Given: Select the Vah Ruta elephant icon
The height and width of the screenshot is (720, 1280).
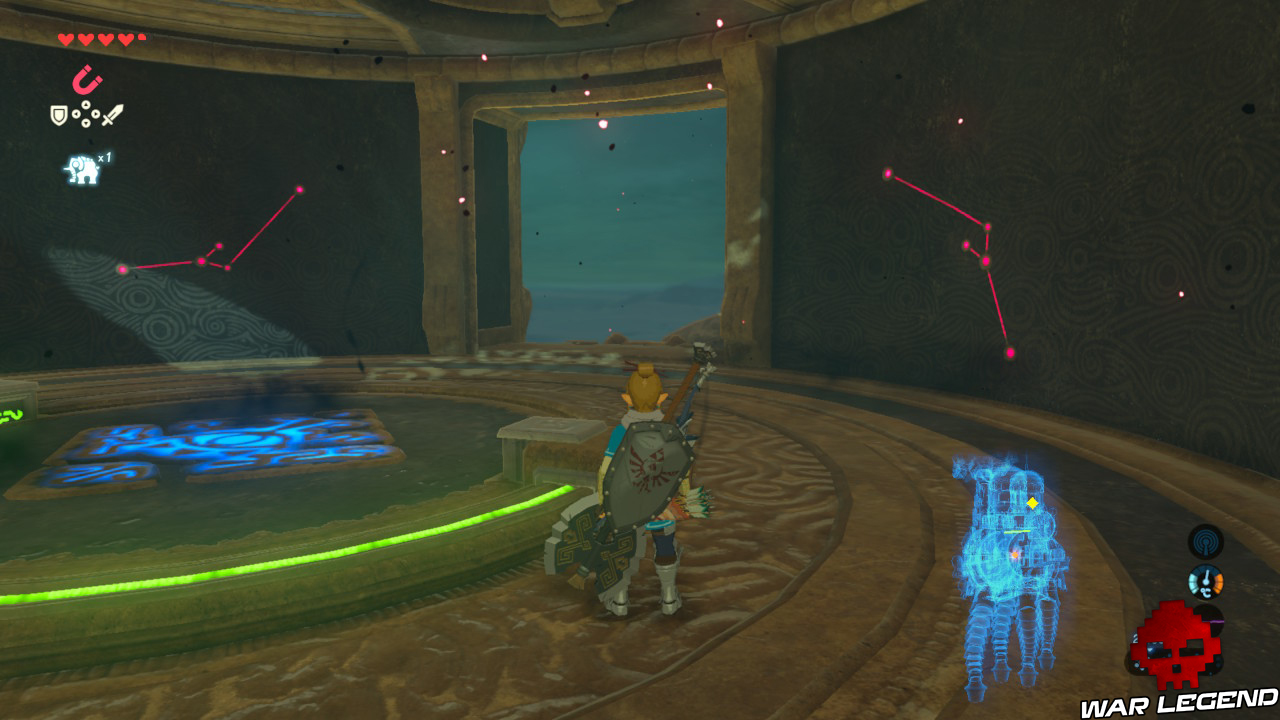Looking at the screenshot, I should 81,167.
